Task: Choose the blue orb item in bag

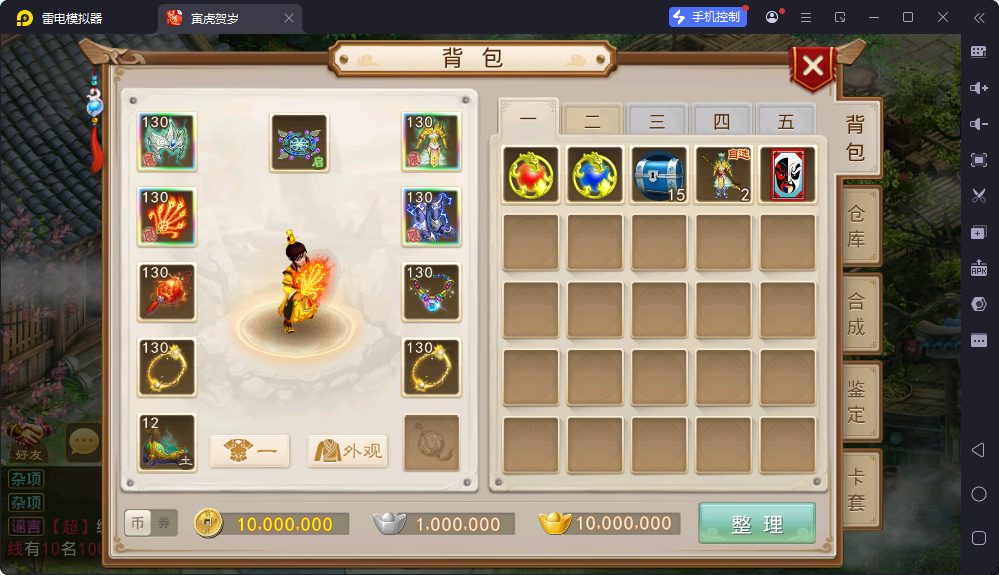Action: point(594,176)
